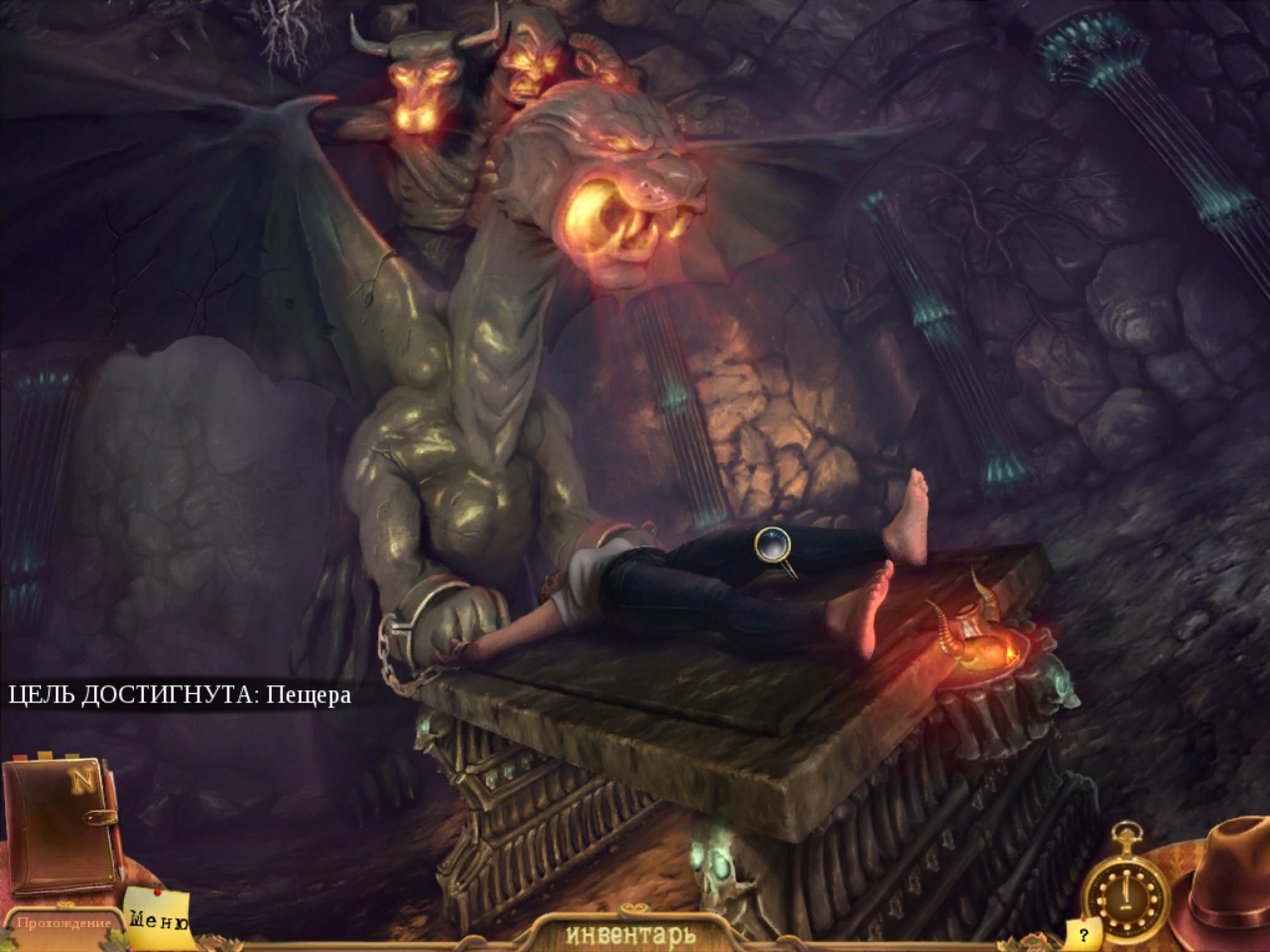The image size is (1270, 952).
Task: Expand the инвентарь panel
Action: click(x=631, y=934)
